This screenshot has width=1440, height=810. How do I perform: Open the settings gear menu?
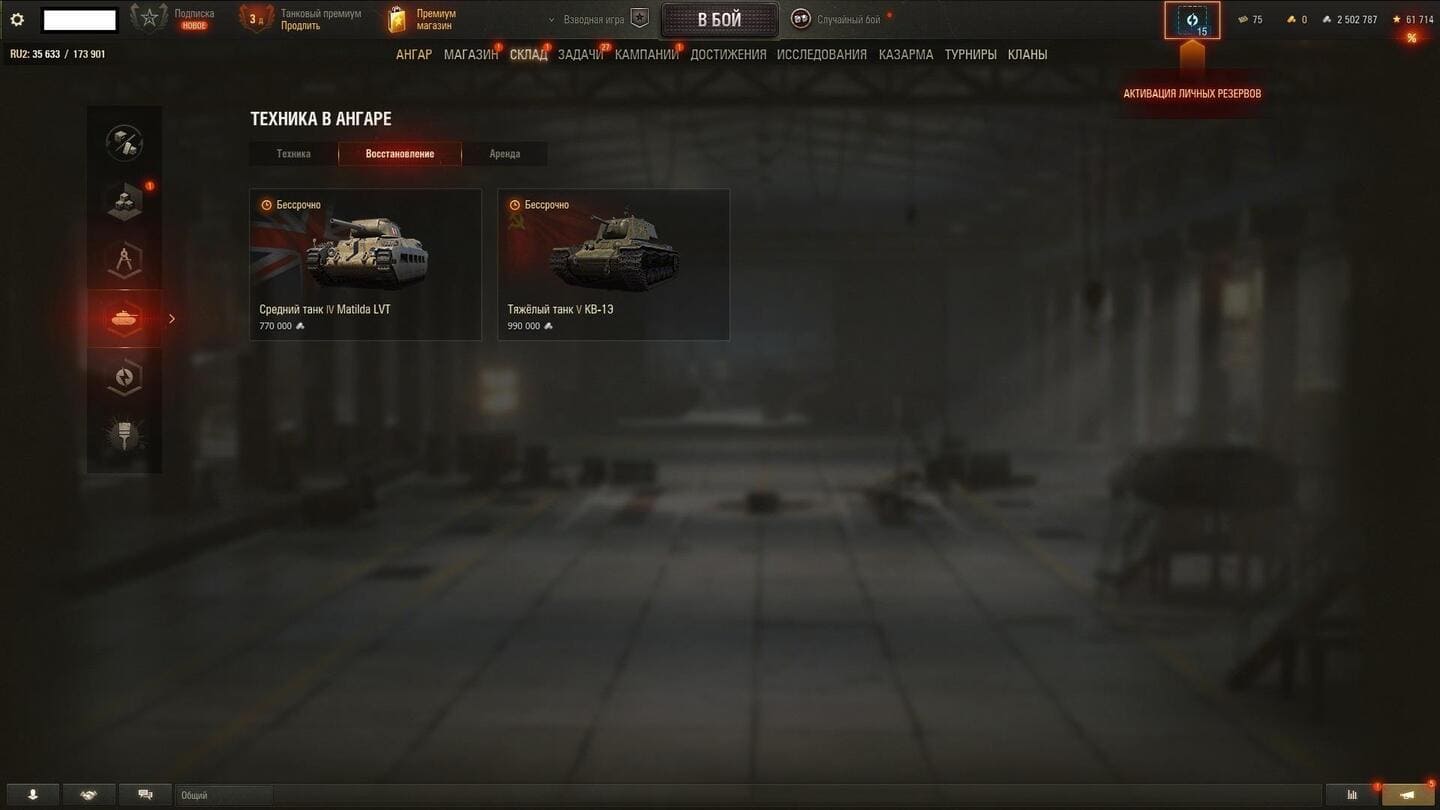[17, 20]
